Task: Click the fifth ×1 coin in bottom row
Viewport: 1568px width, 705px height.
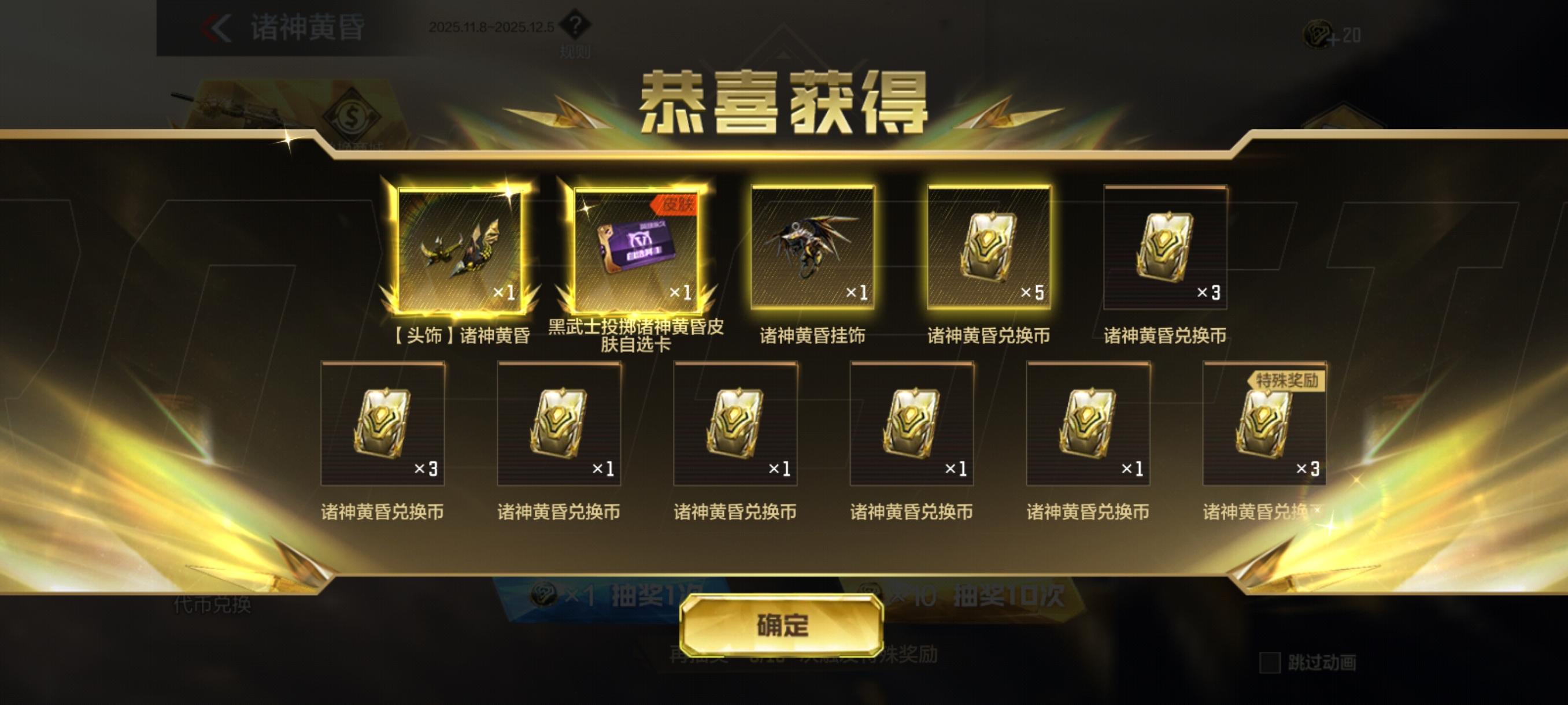Action: pyautogui.click(x=1088, y=426)
